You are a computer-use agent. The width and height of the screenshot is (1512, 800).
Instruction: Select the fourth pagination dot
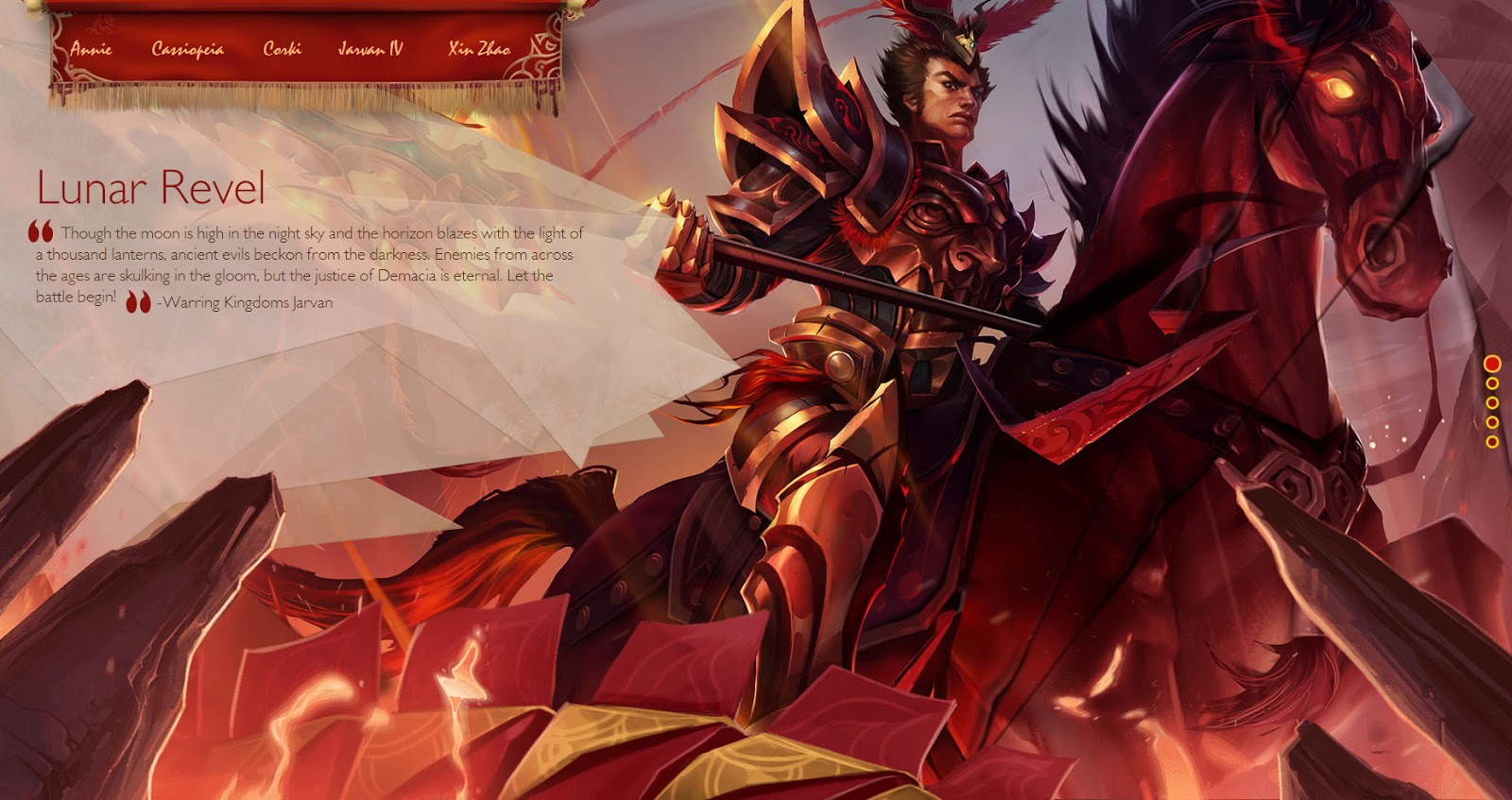[x=1492, y=422]
